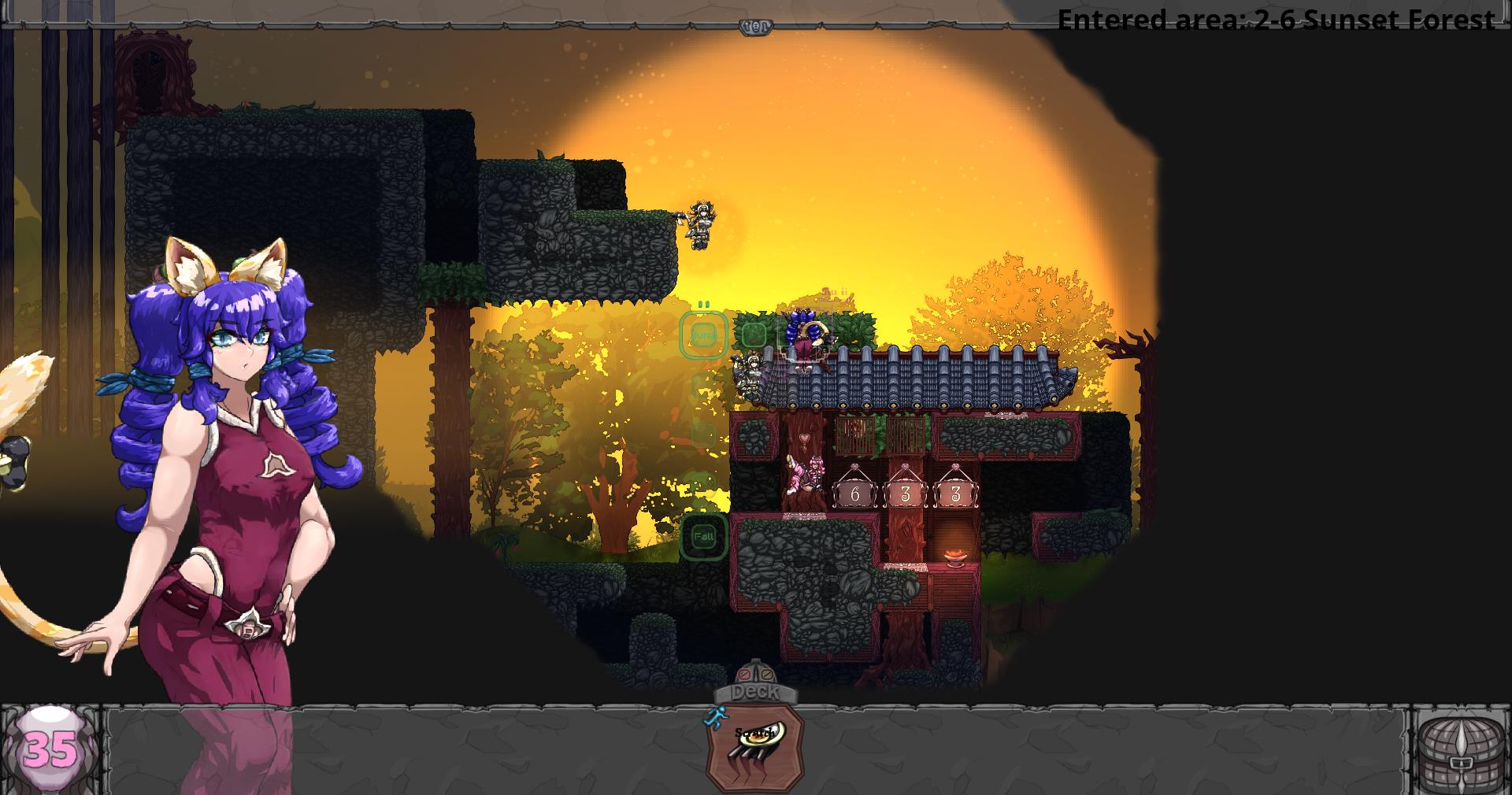Expand the rightmost sign showing number 3
The width and height of the screenshot is (1512, 795).
click(955, 493)
